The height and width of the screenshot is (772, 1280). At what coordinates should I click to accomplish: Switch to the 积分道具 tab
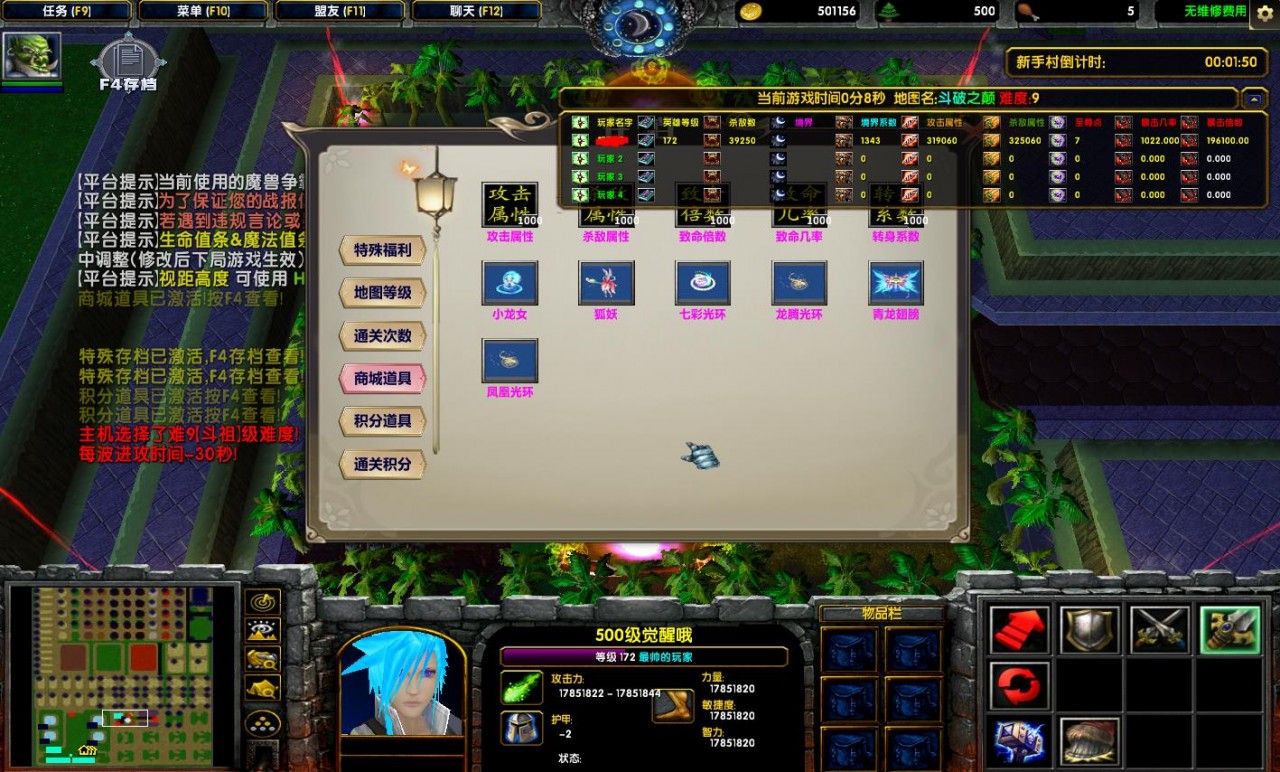[385, 421]
